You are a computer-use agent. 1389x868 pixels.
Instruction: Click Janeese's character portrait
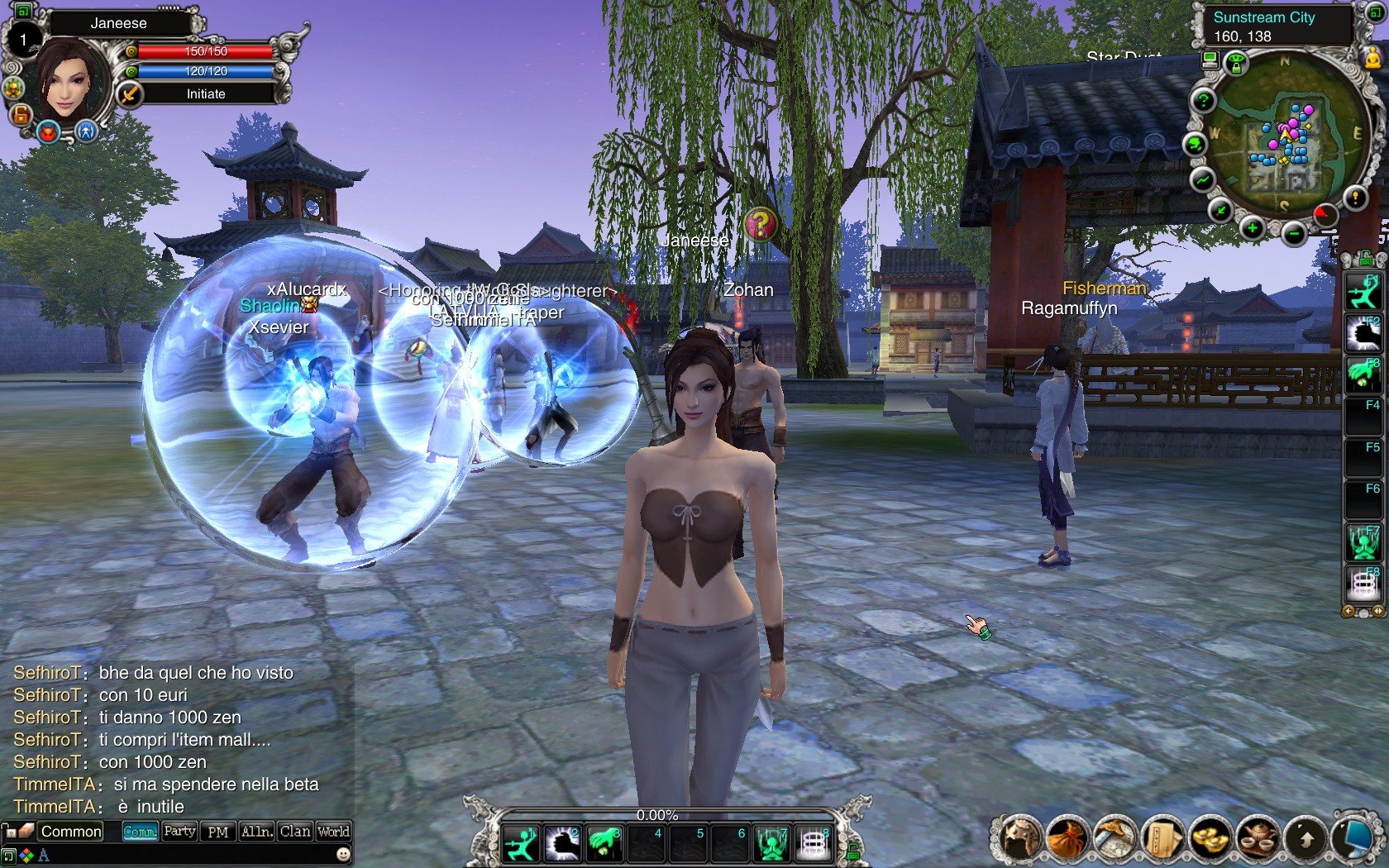[69, 80]
